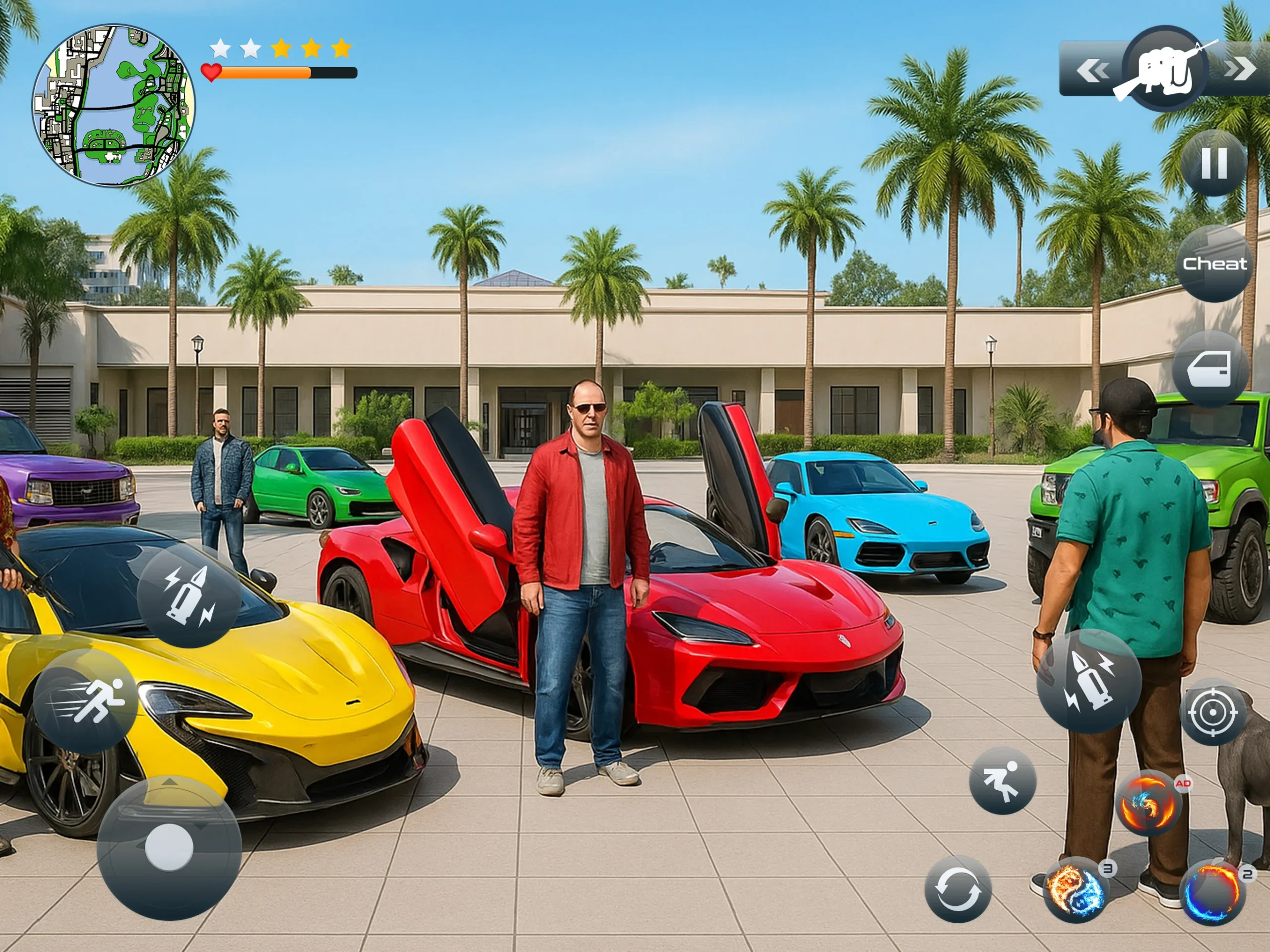Tap the crosshair aim button
Viewport: 1270px width, 952px height.
tap(1212, 712)
